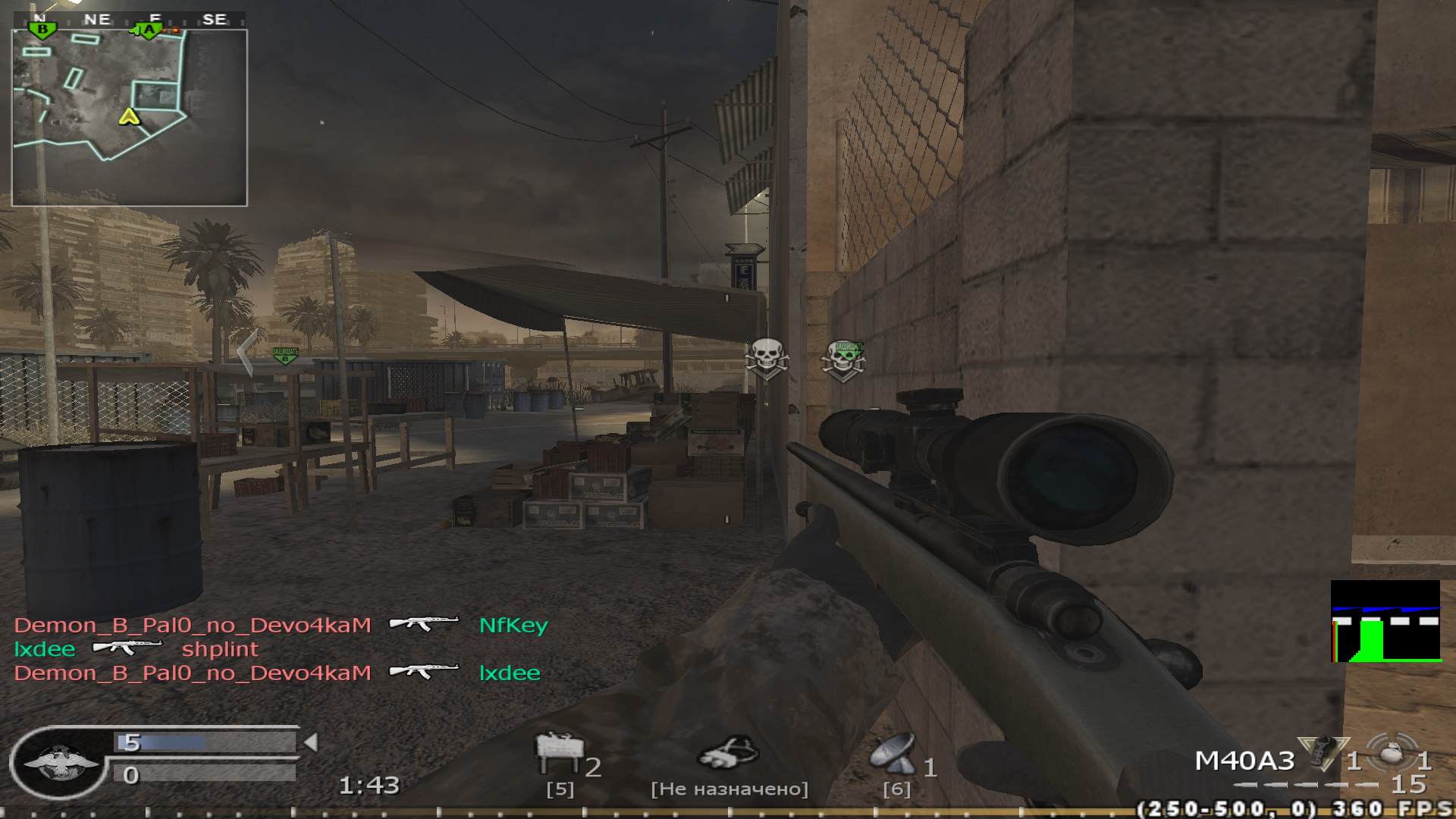The width and height of the screenshot is (1456, 819).
Task: Click the minimap in the corner
Action: pos(130,118)
